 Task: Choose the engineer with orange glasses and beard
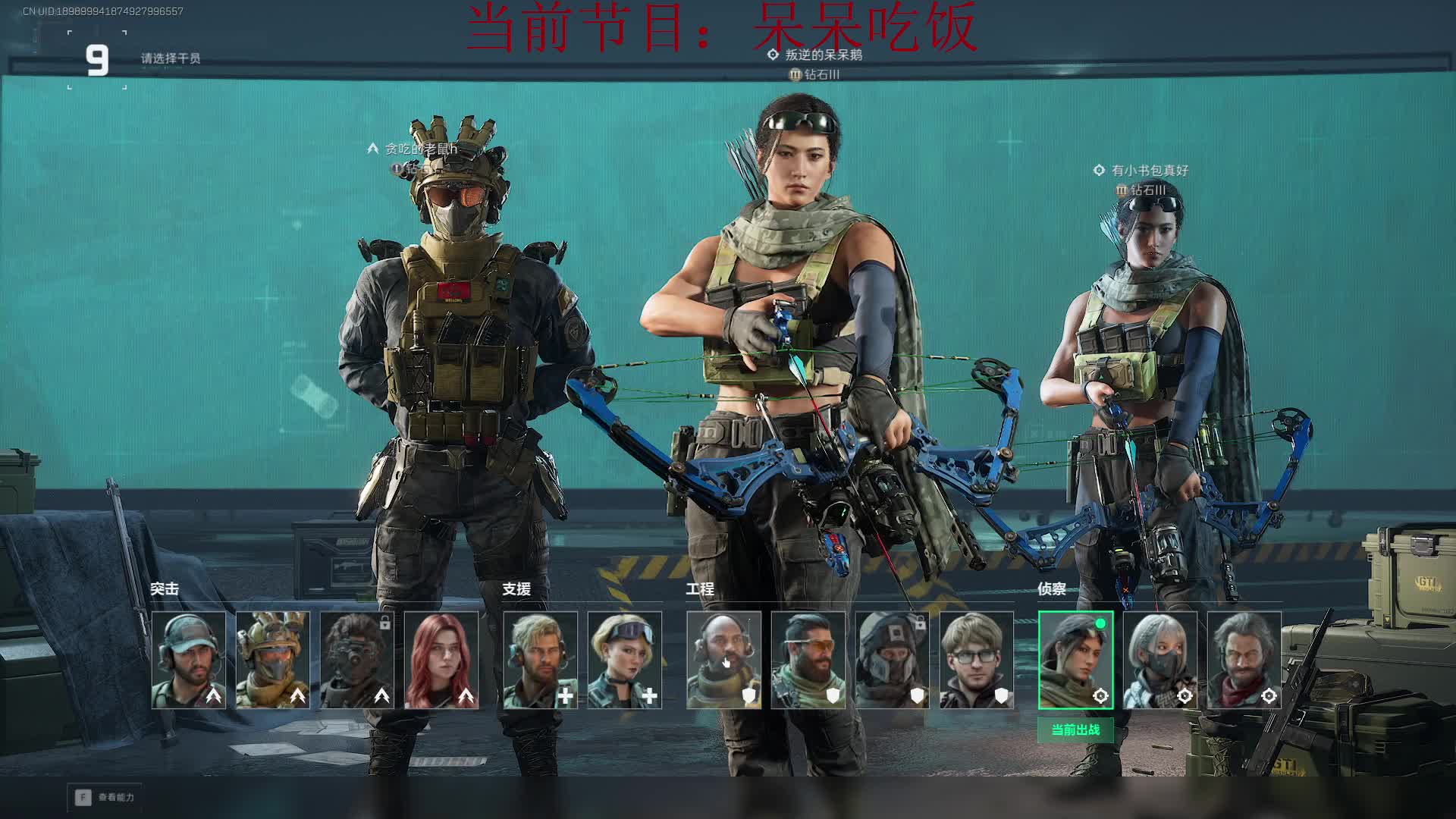[808, 660]
